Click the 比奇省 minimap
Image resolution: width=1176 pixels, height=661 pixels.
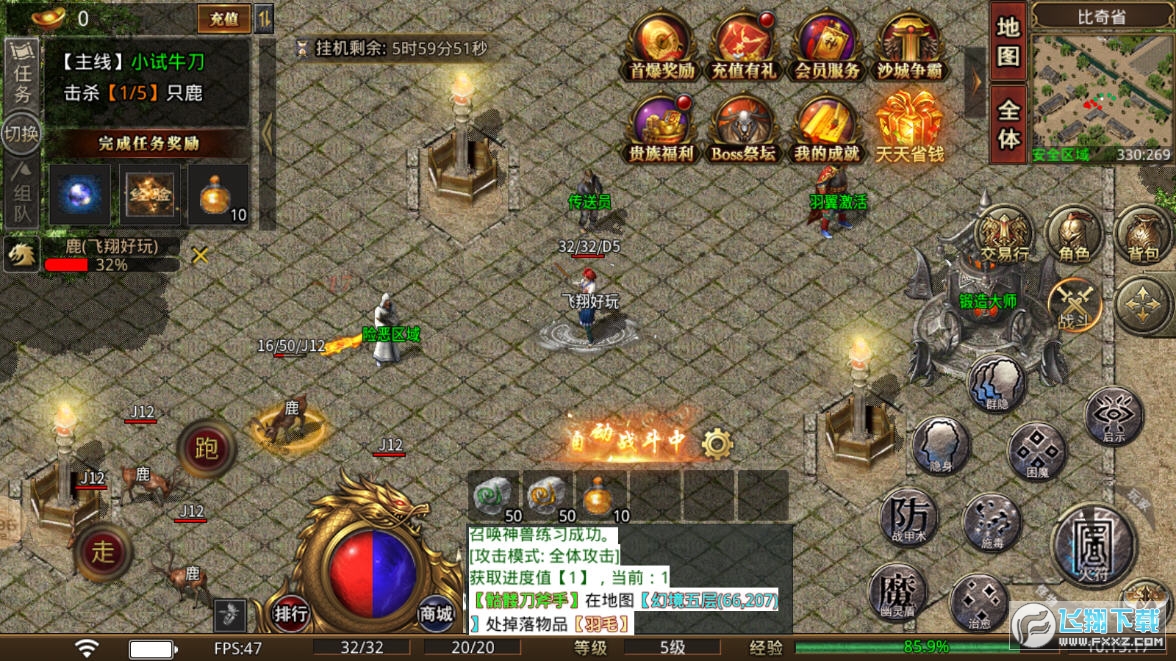coord(1101,92)
